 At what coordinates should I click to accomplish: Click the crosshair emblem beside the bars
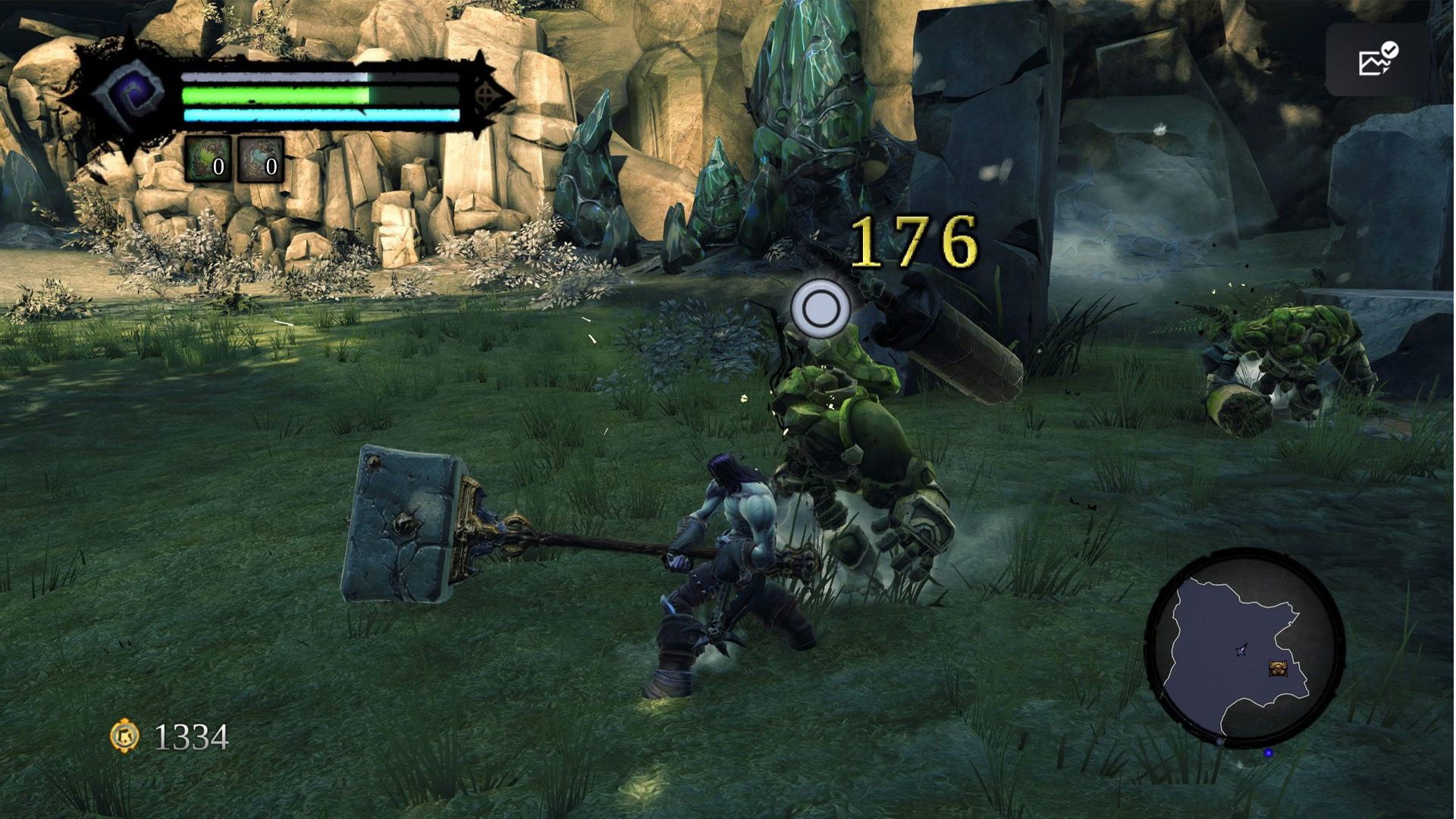tap(487, 96)
